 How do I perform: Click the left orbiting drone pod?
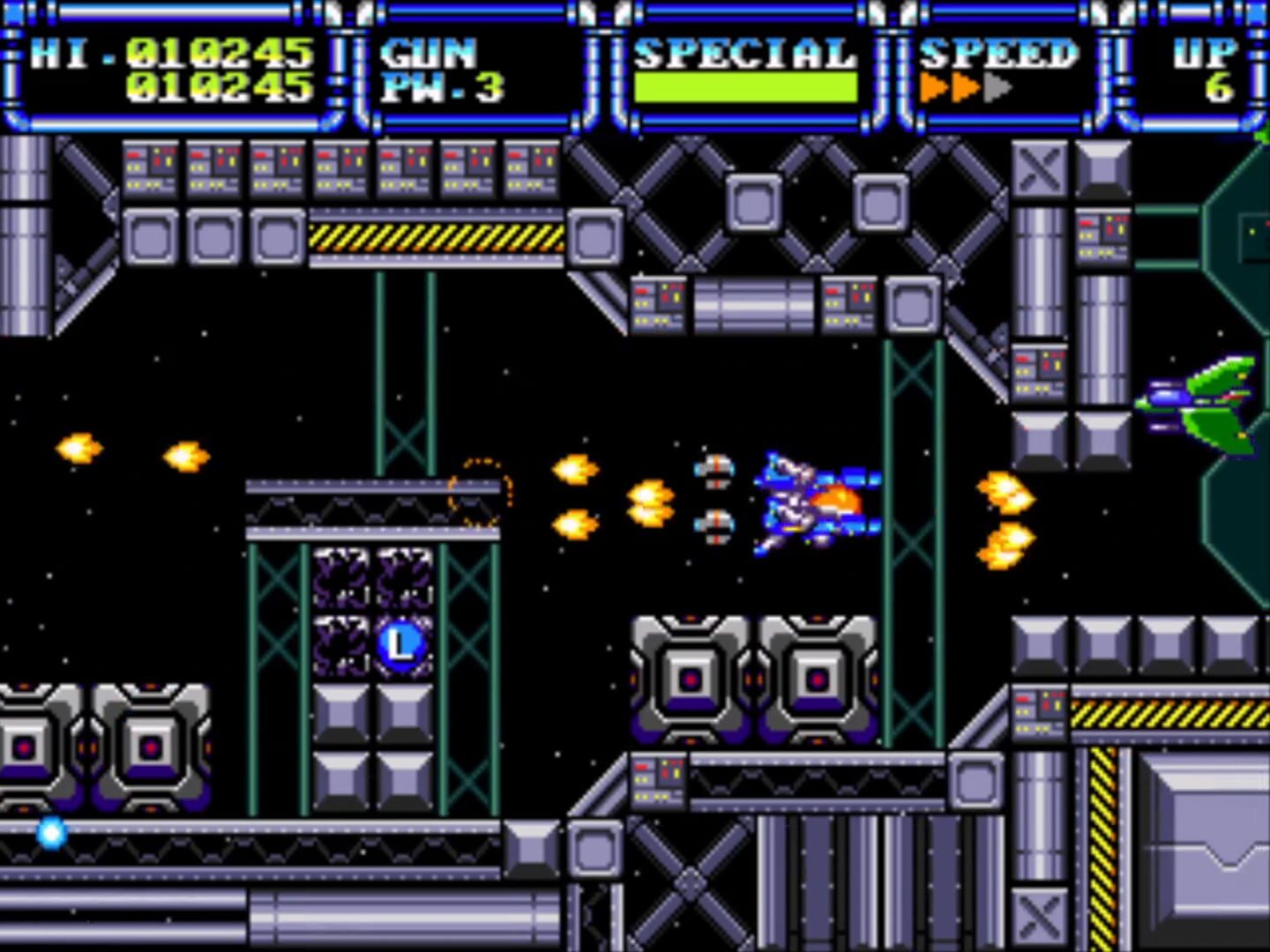714,472
